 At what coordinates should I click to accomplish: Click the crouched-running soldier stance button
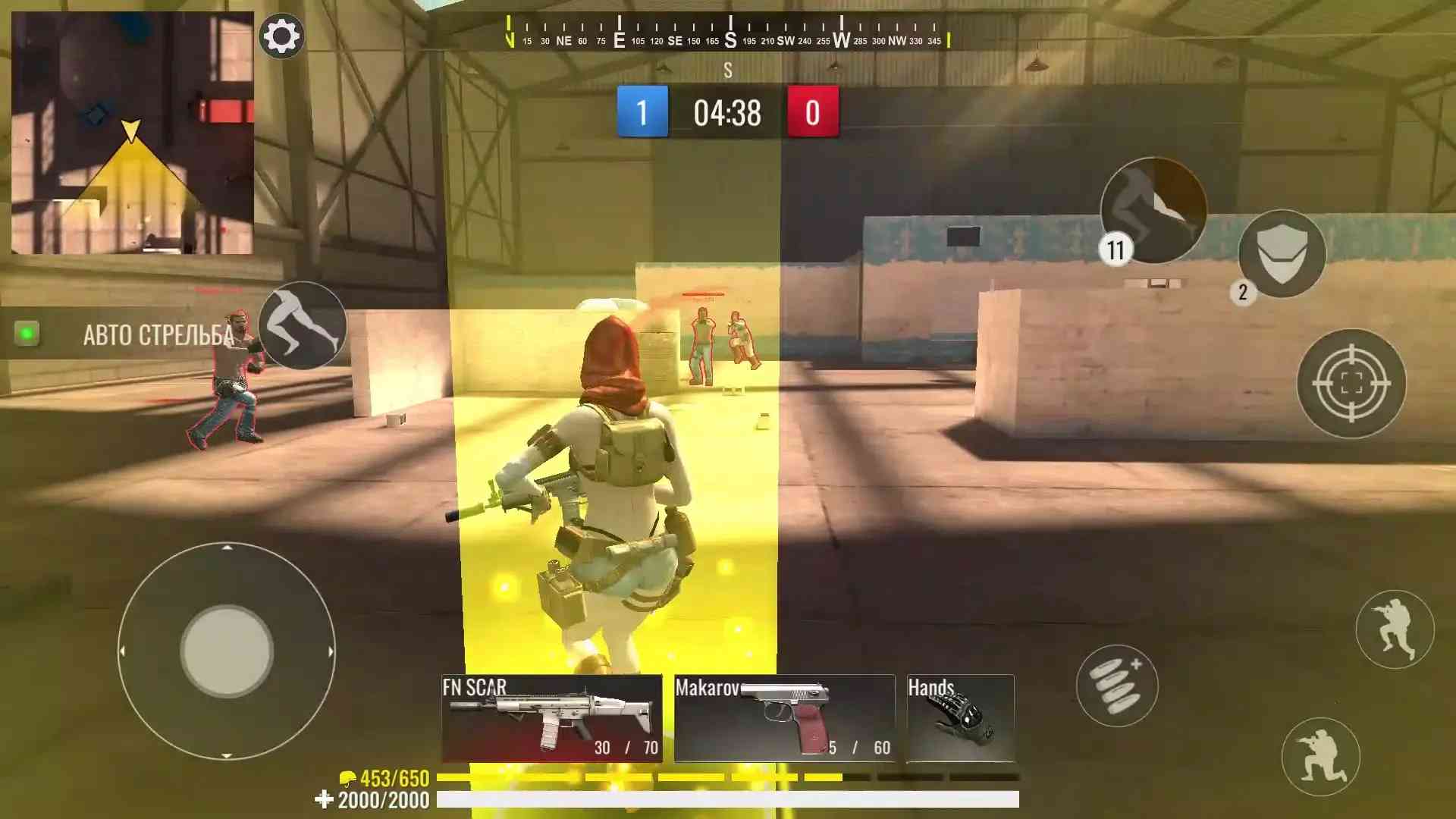coord(1394,629)
